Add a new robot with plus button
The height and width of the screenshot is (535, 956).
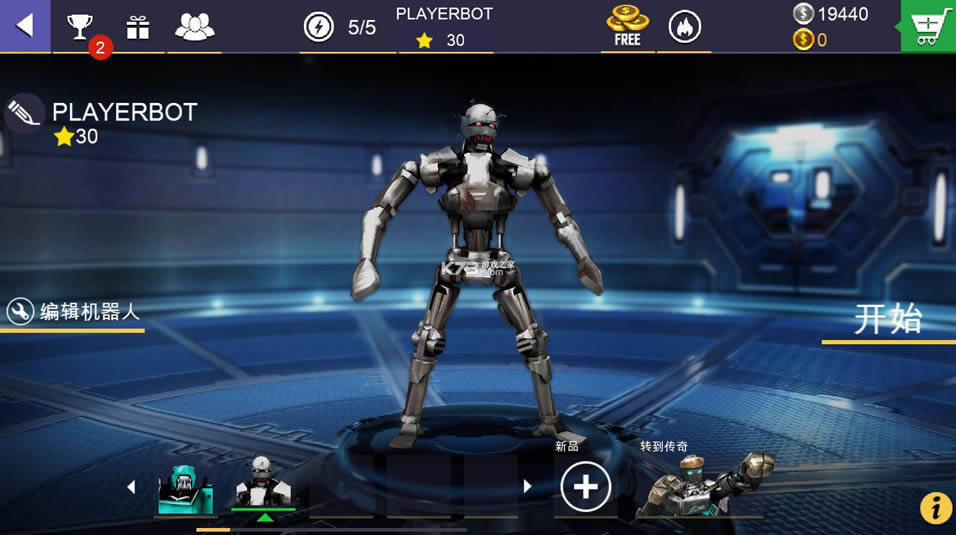585,487
